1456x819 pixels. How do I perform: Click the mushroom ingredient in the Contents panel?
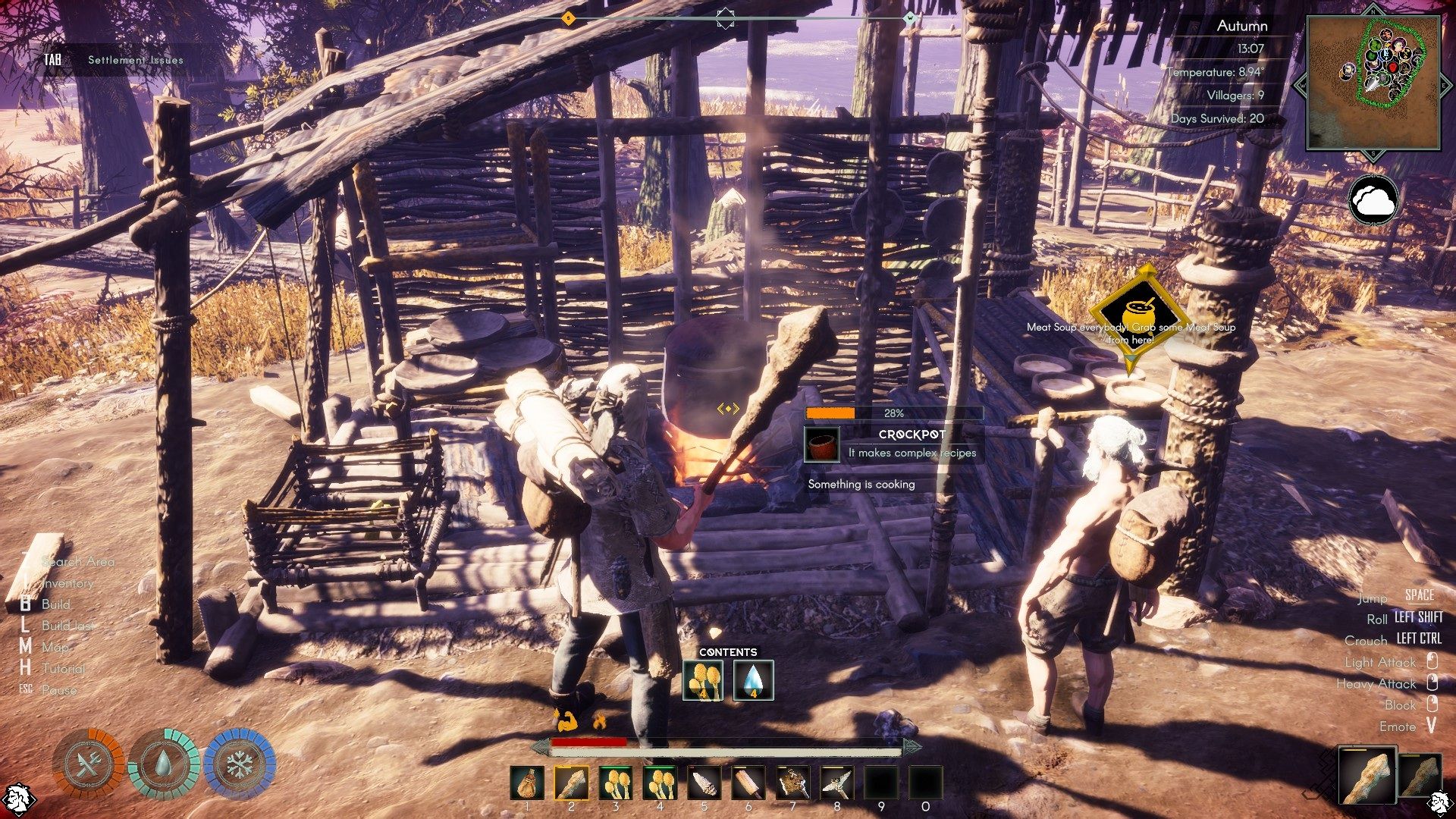(703, 679)
